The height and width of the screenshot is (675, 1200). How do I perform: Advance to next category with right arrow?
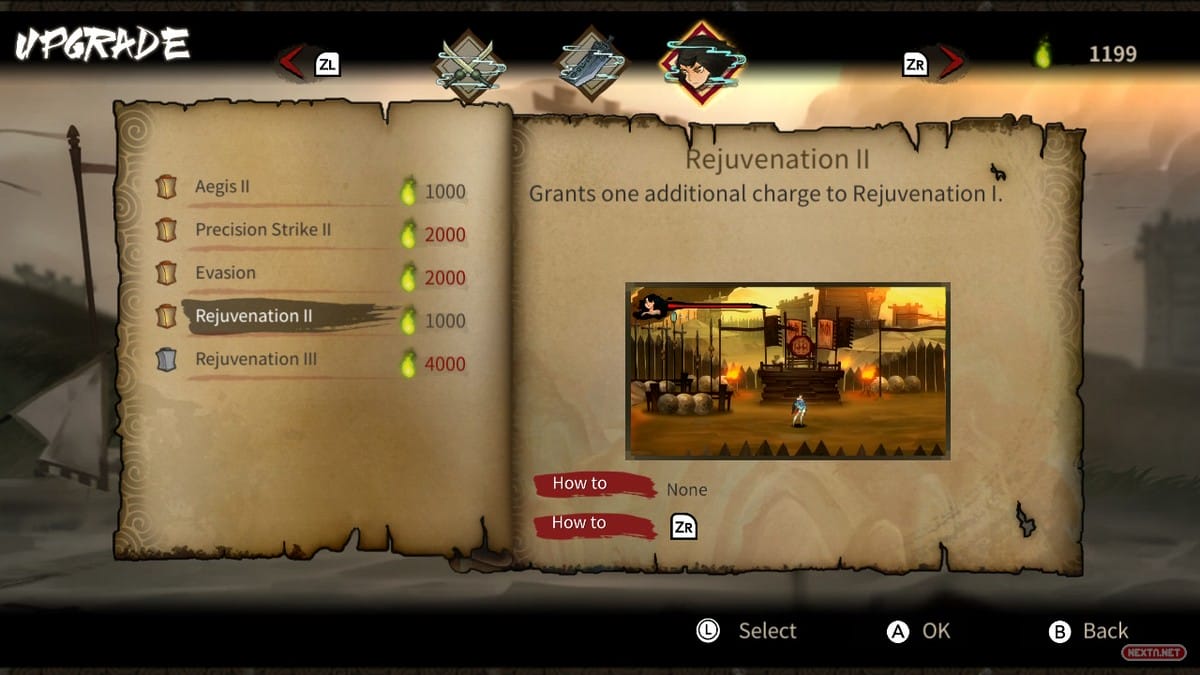(951, 63)
